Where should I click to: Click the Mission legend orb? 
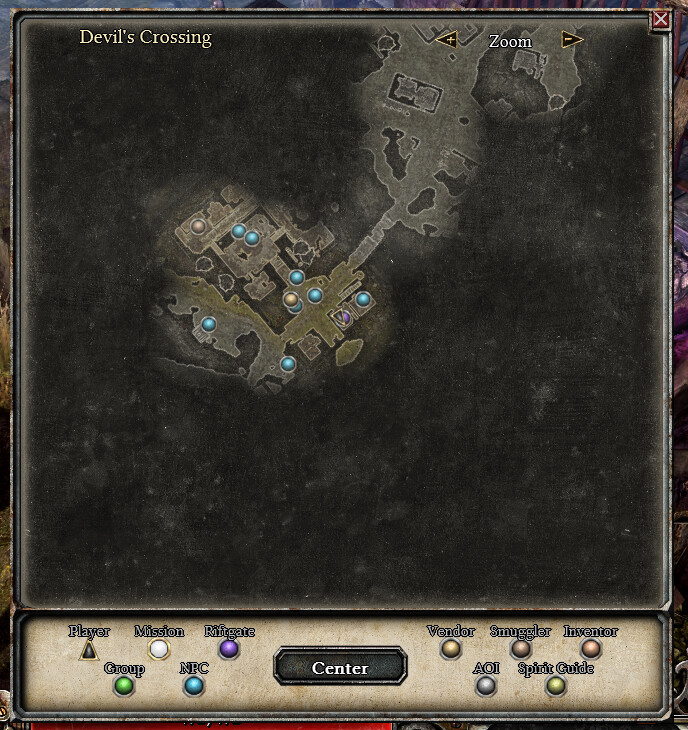159,649
